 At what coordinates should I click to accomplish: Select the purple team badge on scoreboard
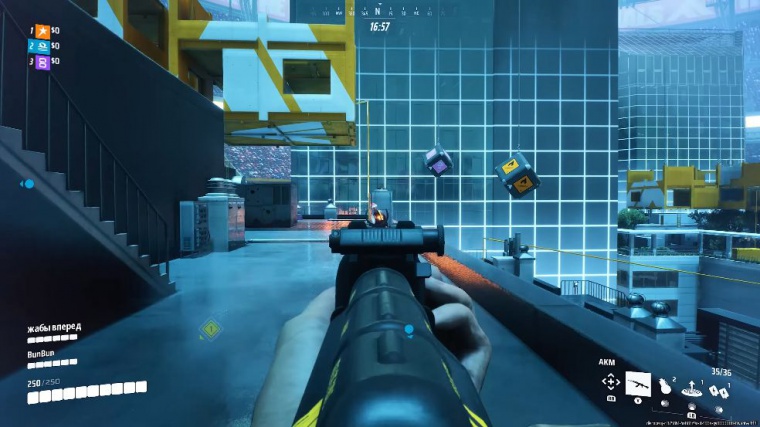[x=43, y=61]
